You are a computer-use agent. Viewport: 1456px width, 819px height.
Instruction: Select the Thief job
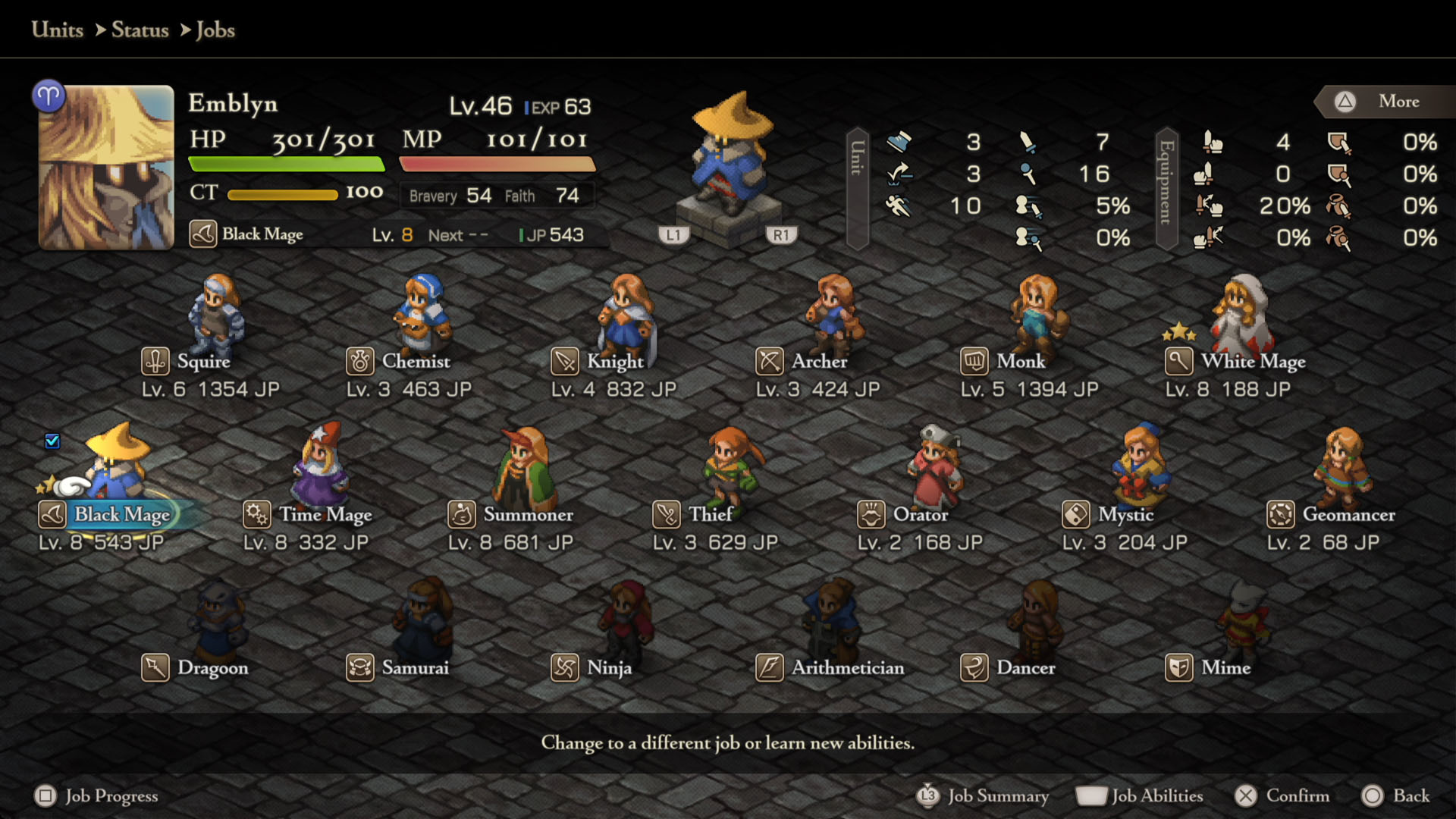[709, 515]
